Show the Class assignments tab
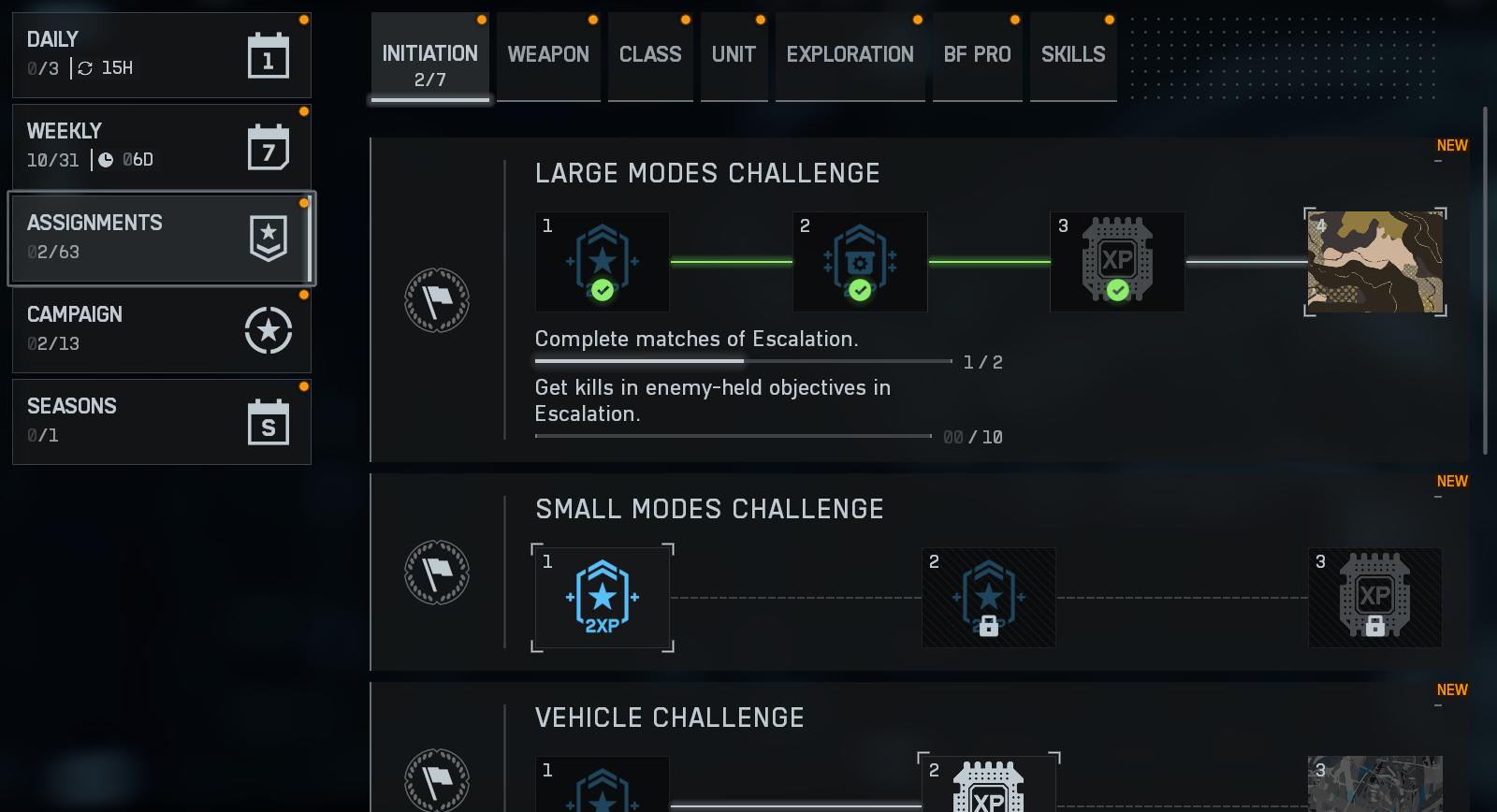 click(650, 55)
